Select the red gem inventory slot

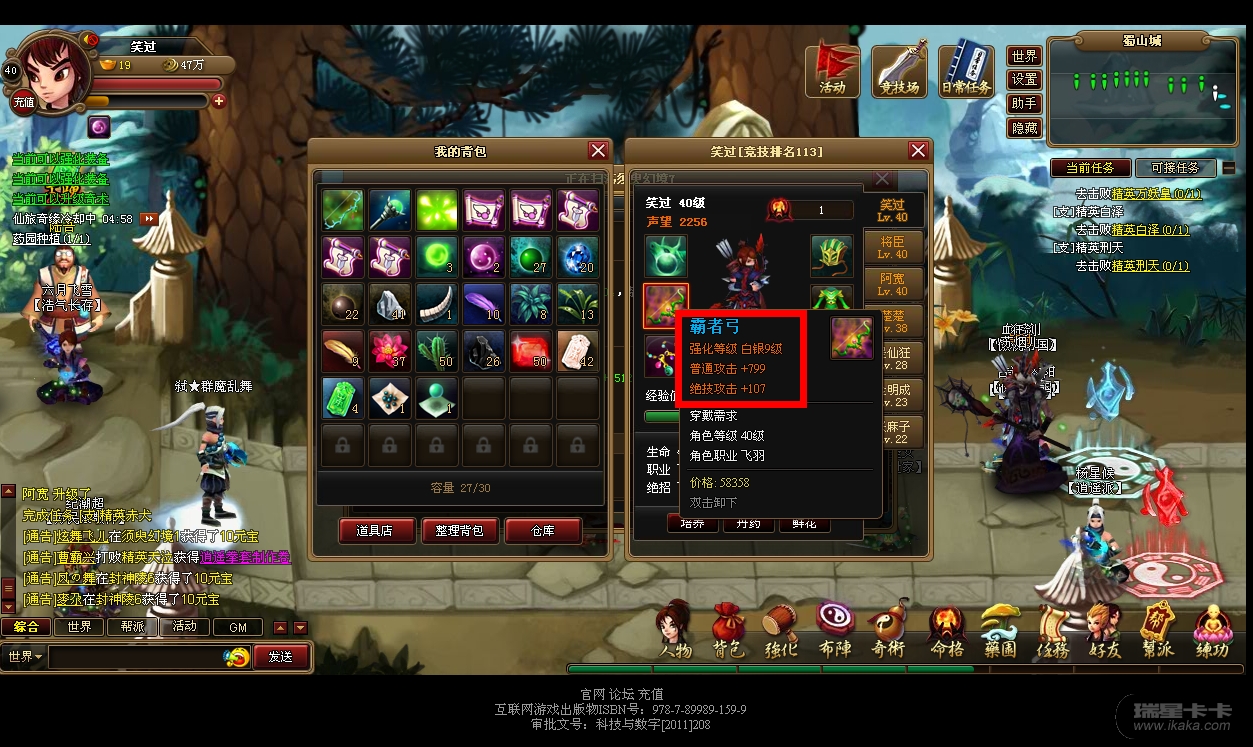tap(531, 352)
